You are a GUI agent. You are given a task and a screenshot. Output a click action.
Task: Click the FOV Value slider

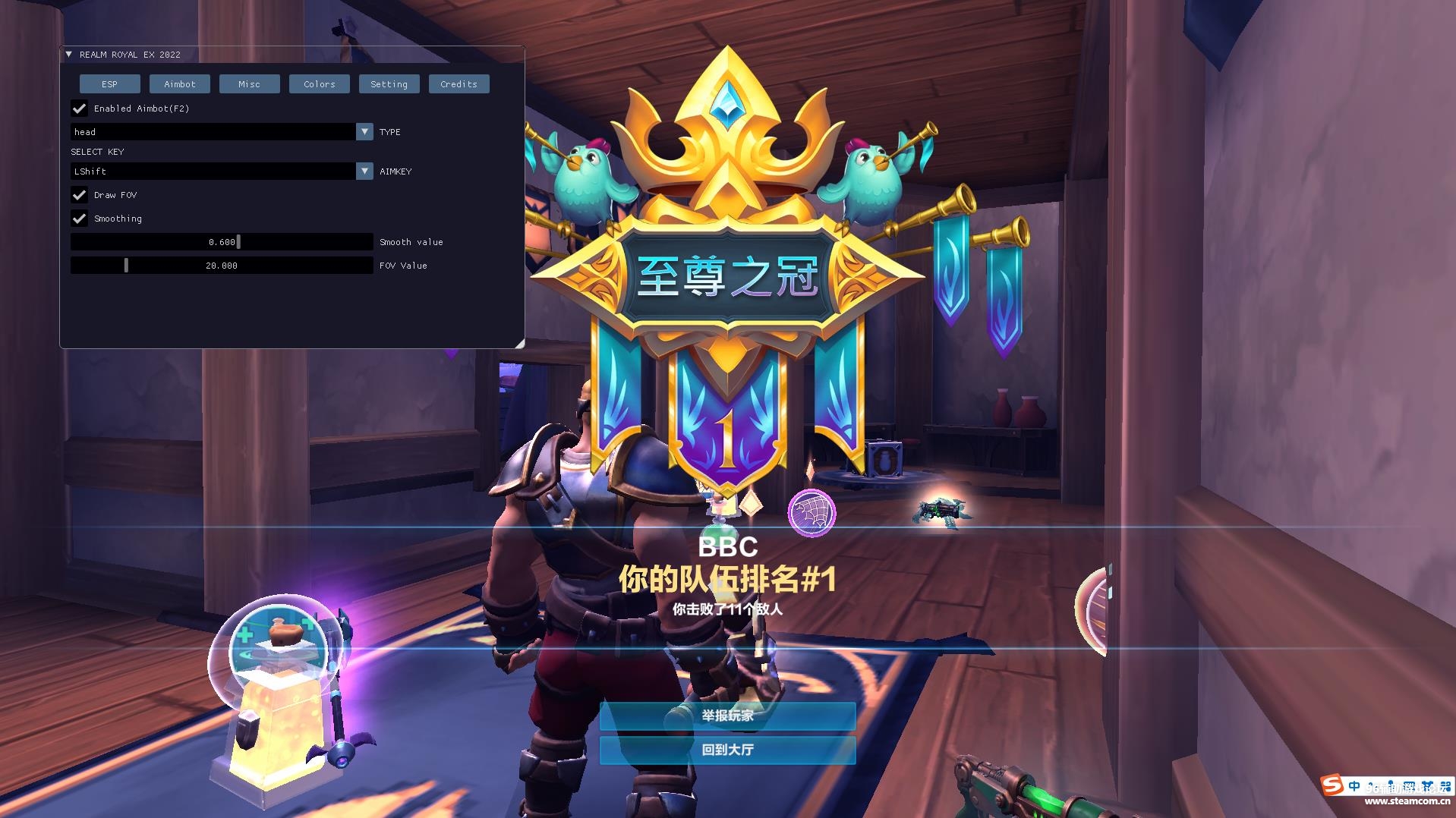(x=222, y=266)
